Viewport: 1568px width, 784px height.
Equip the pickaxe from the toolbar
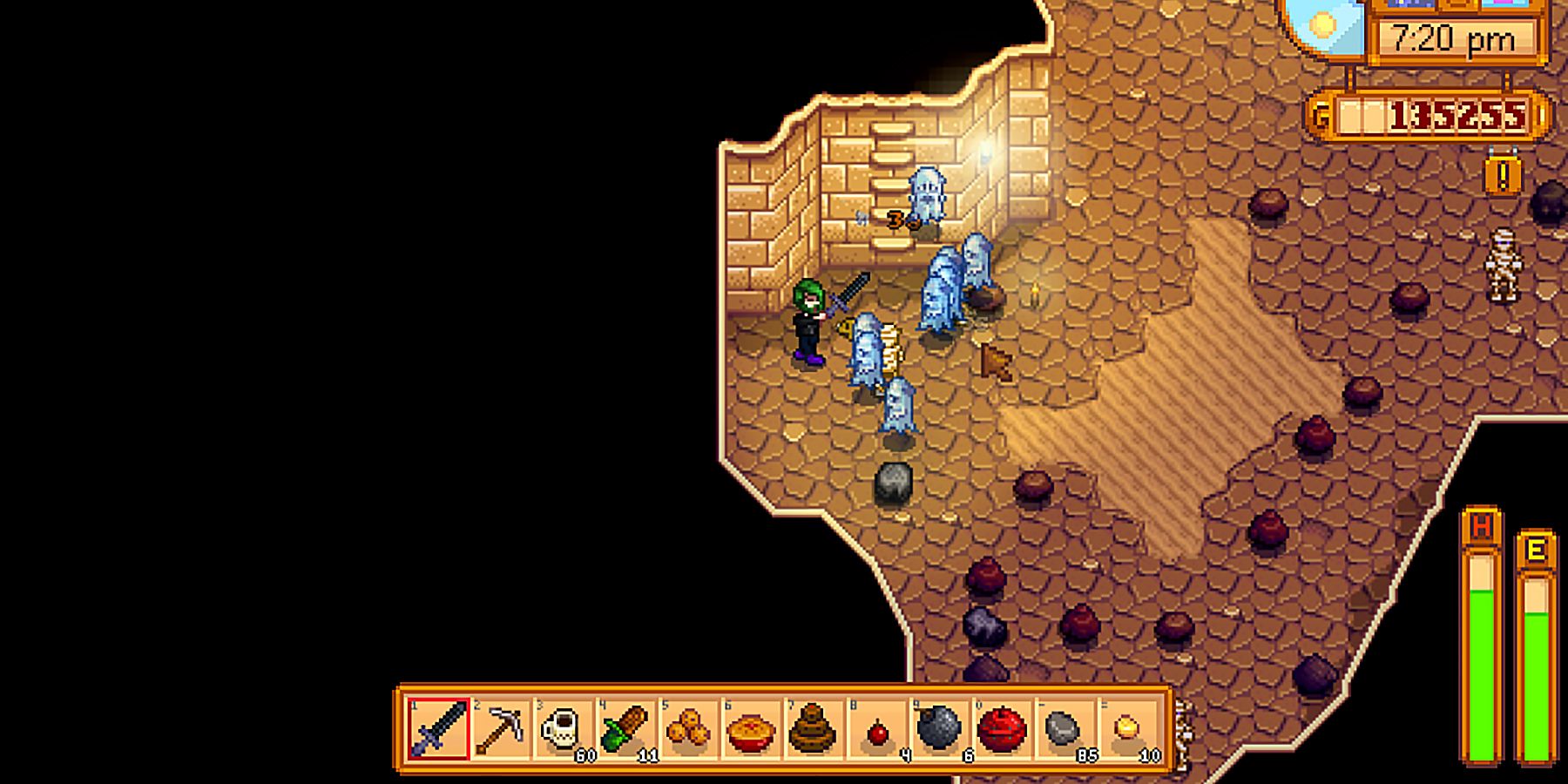click(x=502, y=728)
